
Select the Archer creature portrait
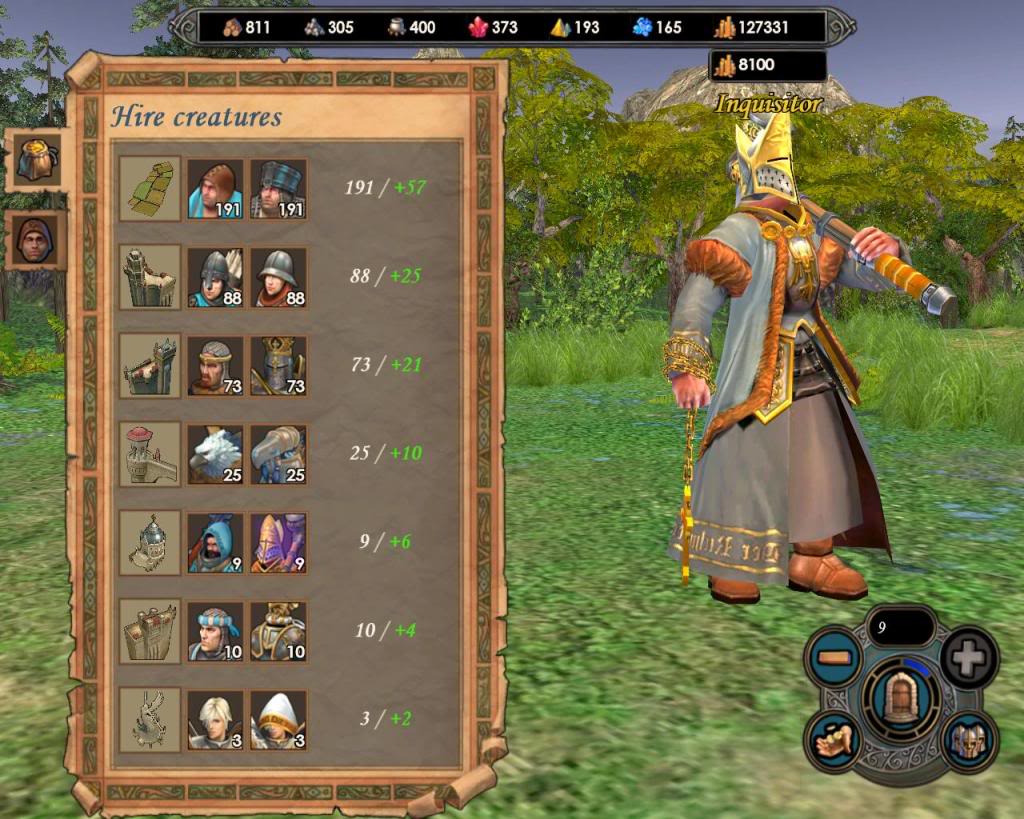tap(215, 276)
